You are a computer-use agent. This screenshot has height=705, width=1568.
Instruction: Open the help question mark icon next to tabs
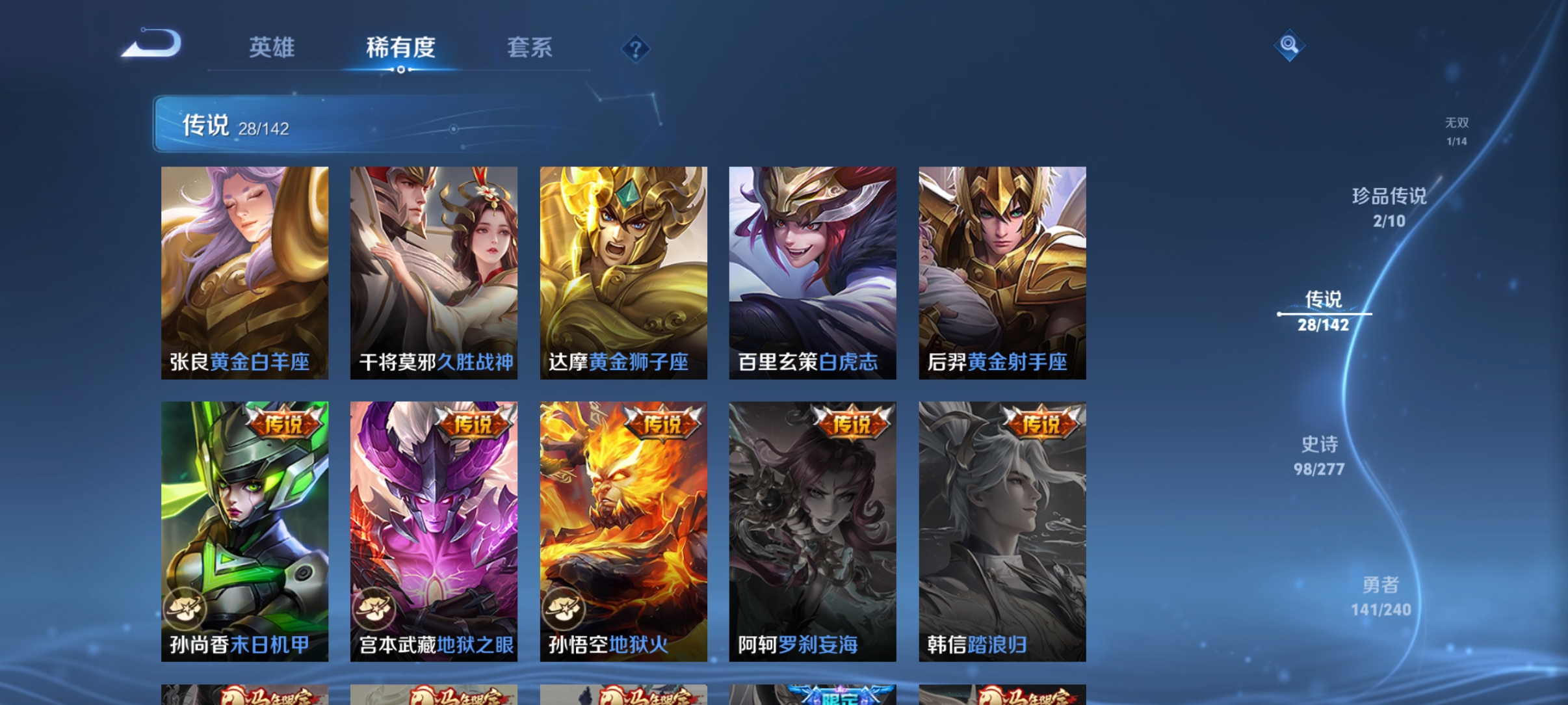(635, 48)
